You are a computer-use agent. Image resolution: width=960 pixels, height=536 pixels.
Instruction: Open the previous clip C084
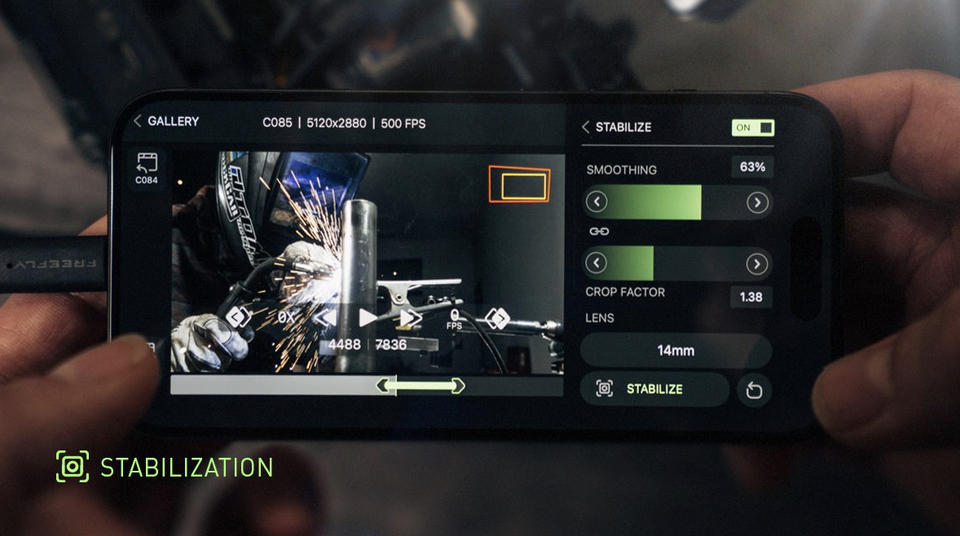pos(147,167)
